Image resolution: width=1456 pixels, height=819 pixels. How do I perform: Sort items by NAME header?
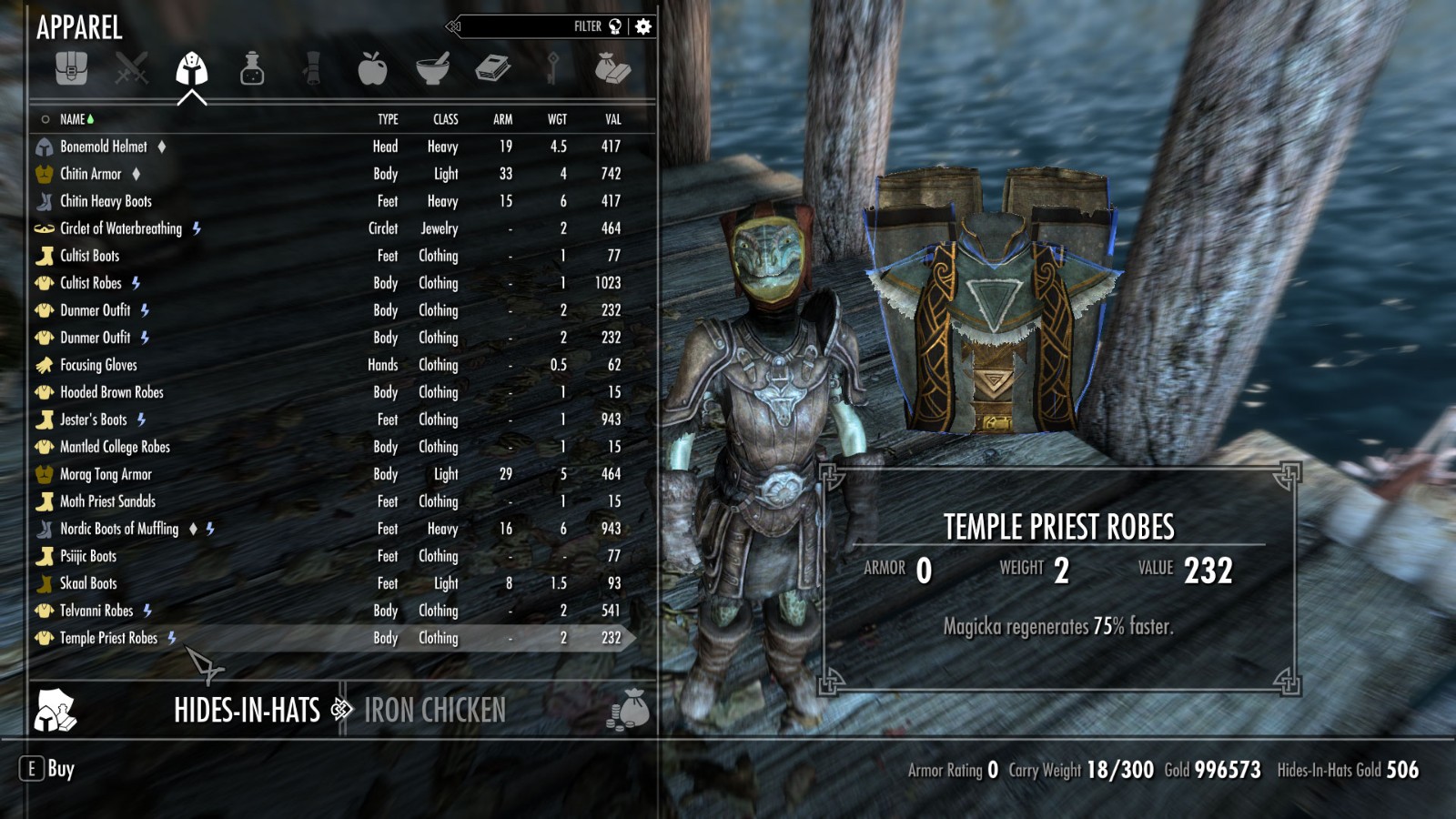(x=73, y=119)
